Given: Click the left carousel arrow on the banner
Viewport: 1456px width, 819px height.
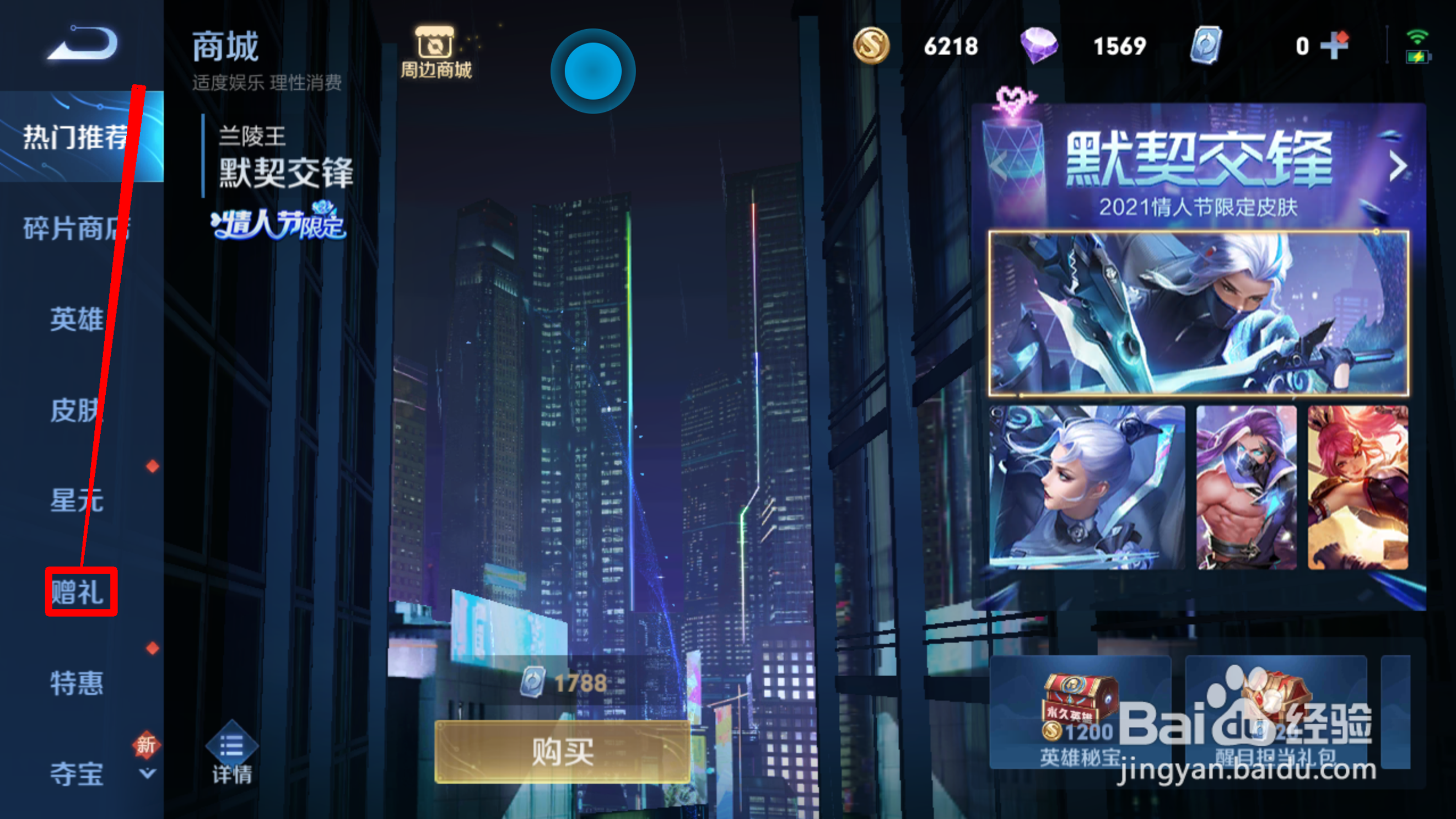Looking at the screenshot, I should (x=999, y=167).
